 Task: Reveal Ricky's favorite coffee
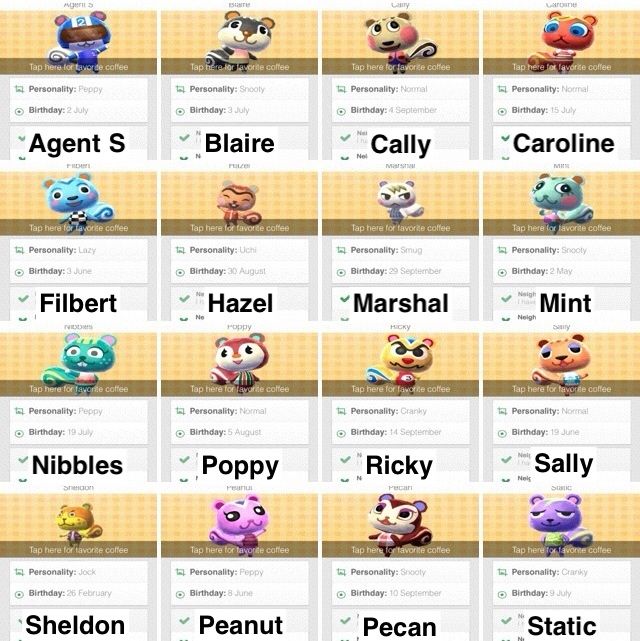click(400, 389)
